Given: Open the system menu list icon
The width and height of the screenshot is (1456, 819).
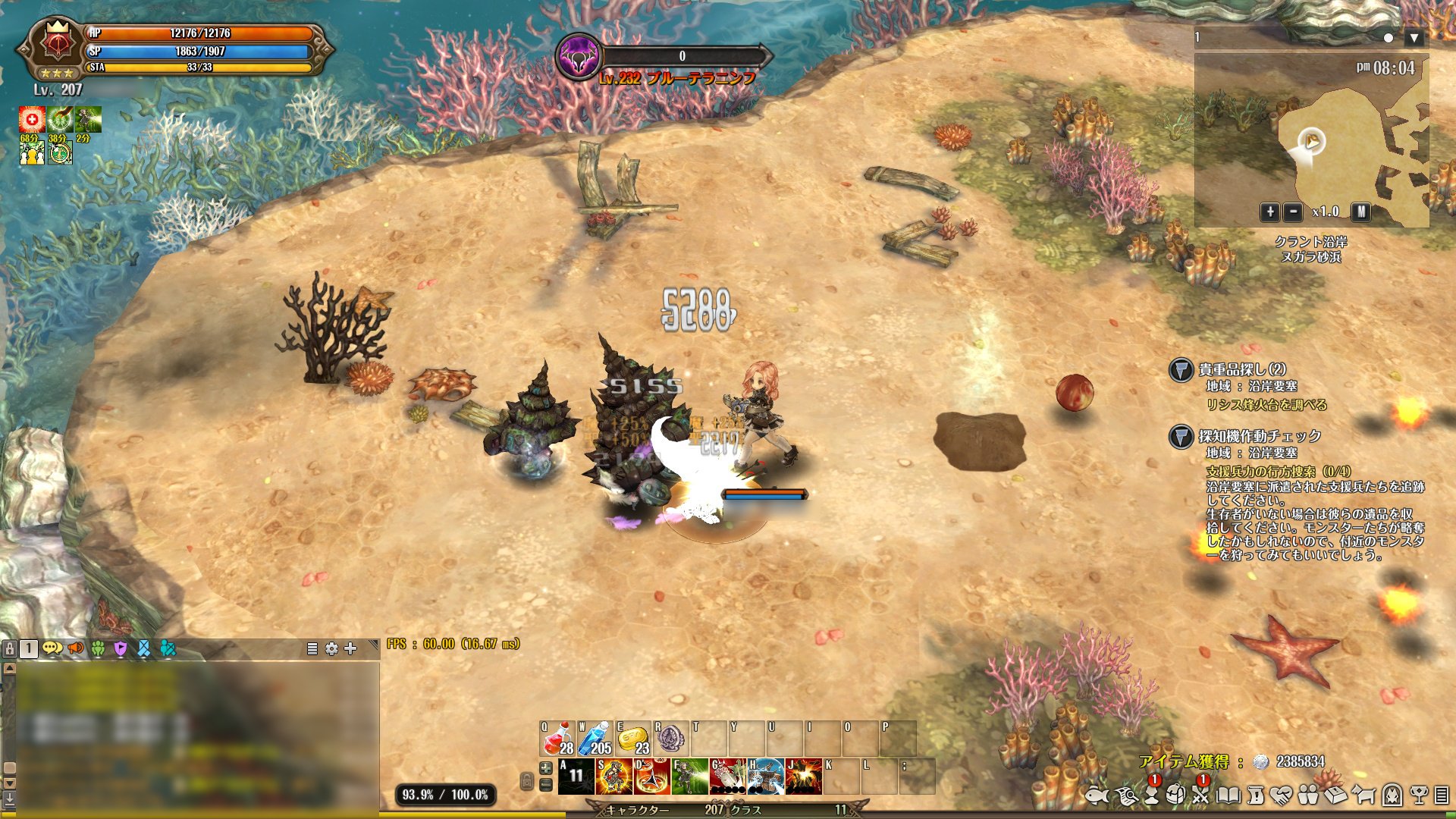Looking at the screenshot, I should 1441,795.
